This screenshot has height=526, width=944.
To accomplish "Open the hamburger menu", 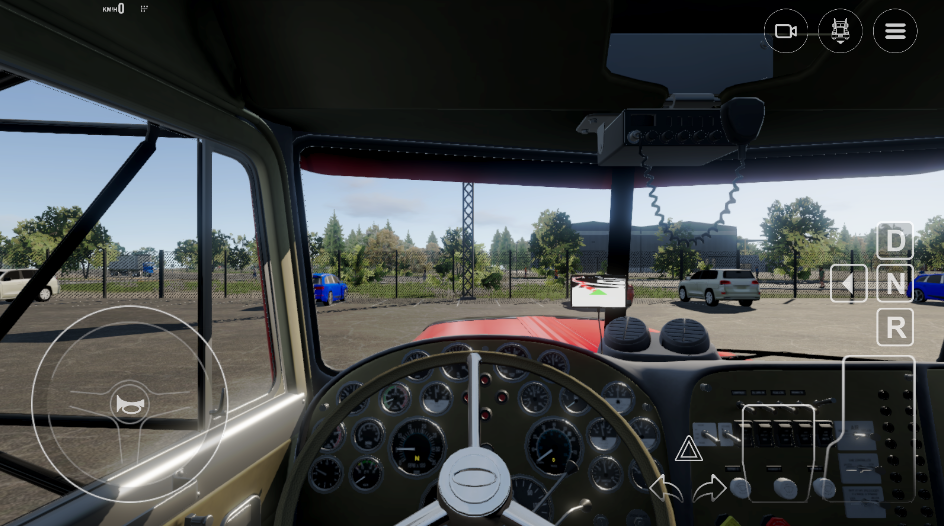I will click(x=894, y=32).
